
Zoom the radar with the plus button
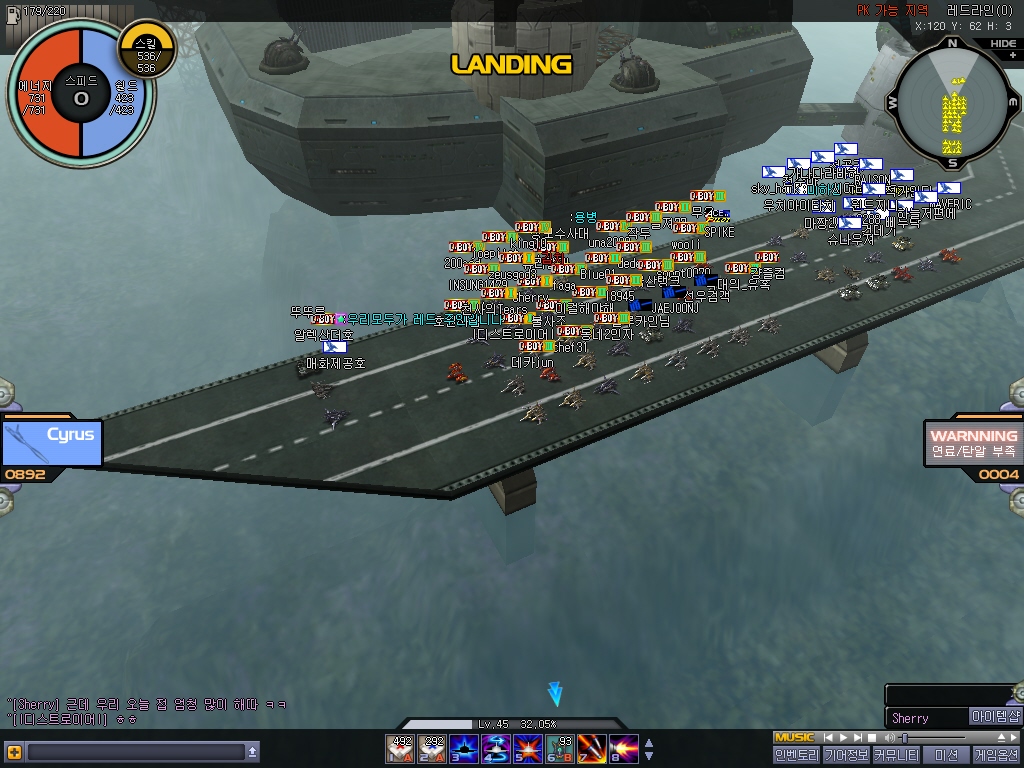coord(1012,56)
